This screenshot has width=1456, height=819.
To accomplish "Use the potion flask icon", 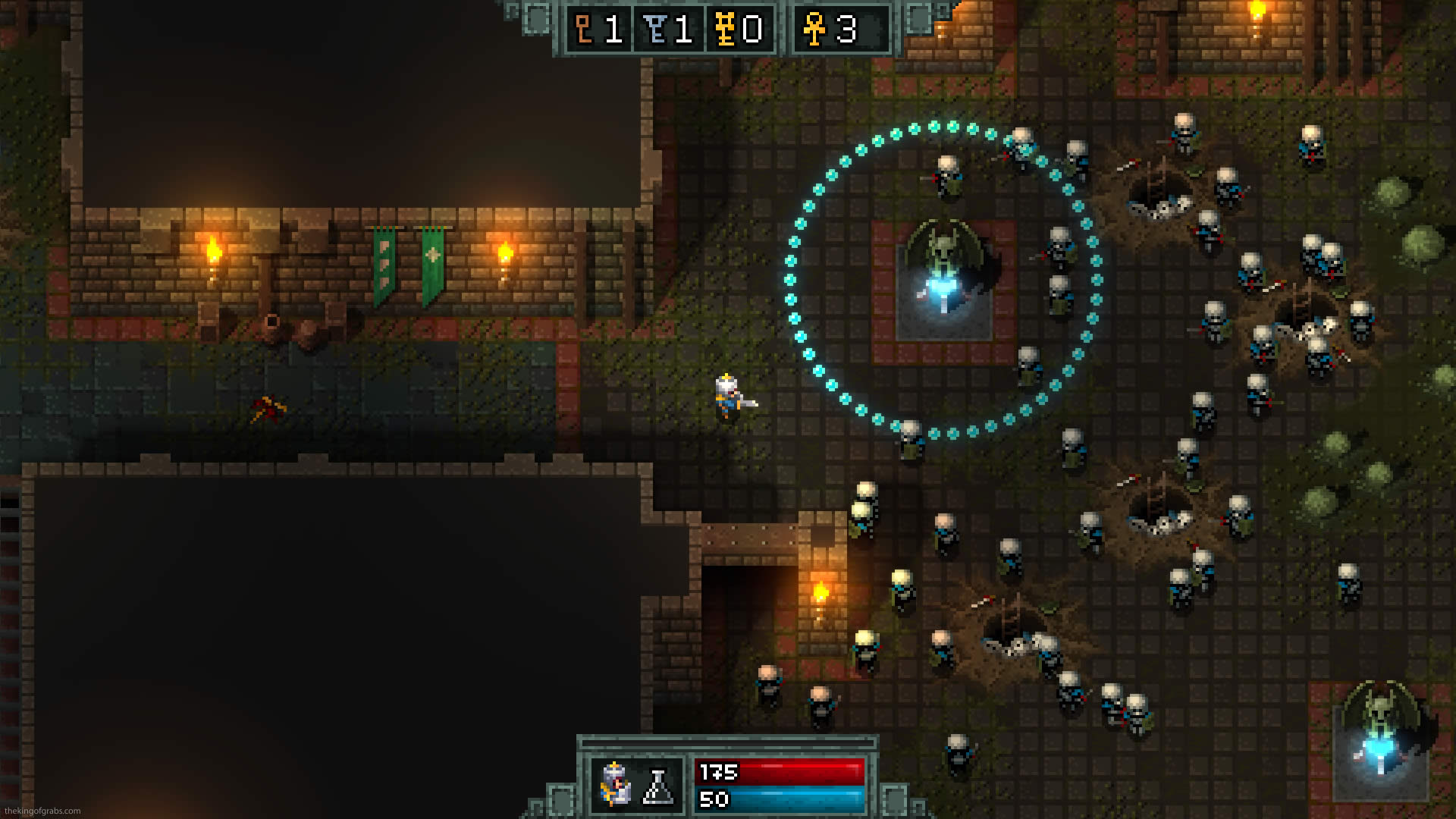I will pos(658,786).
